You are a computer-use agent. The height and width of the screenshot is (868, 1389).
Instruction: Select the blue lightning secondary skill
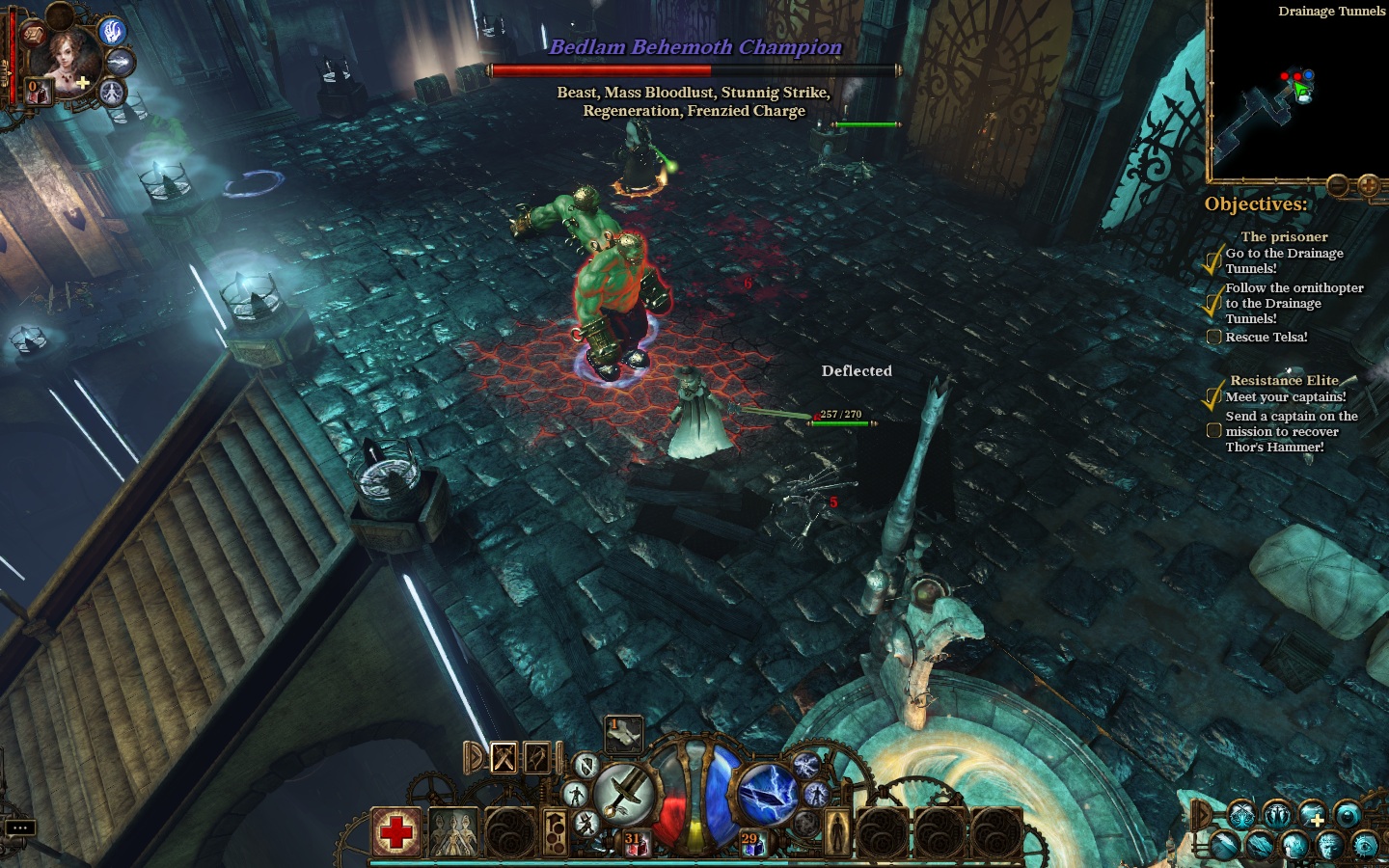767,793
